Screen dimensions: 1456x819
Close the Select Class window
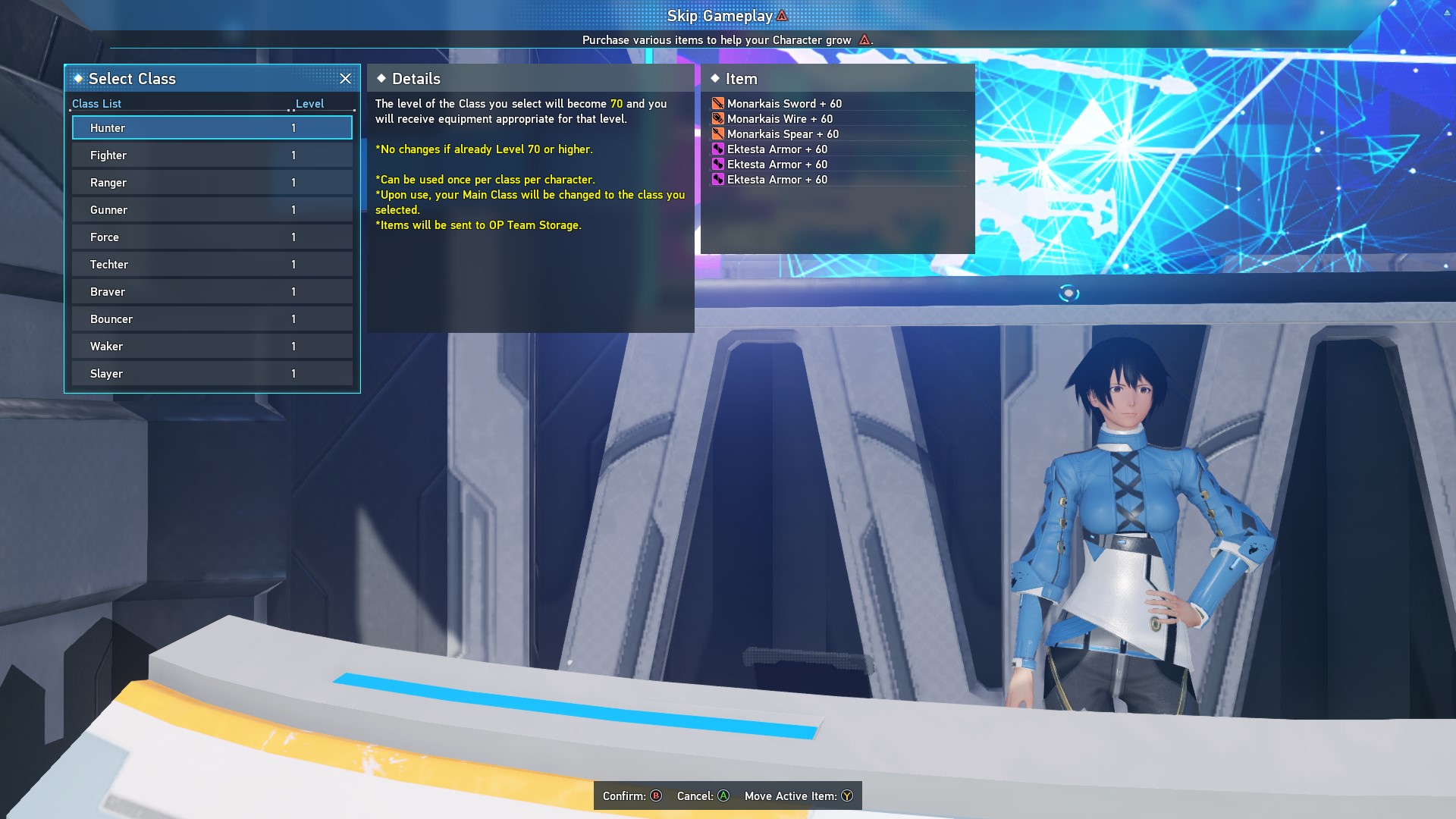click(346, 78)
